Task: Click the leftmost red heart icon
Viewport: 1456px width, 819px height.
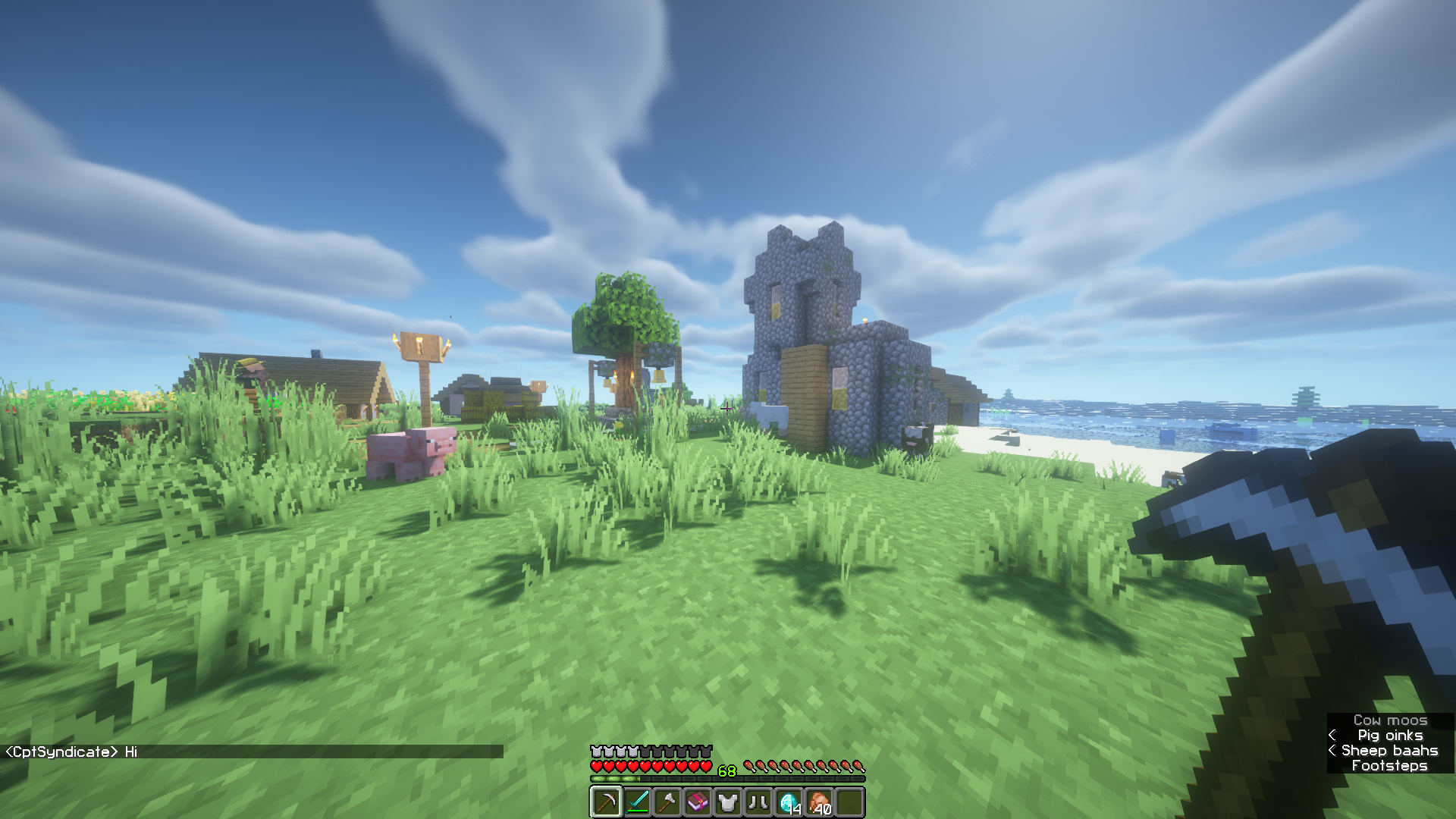Action: click(x=598, y=766)
